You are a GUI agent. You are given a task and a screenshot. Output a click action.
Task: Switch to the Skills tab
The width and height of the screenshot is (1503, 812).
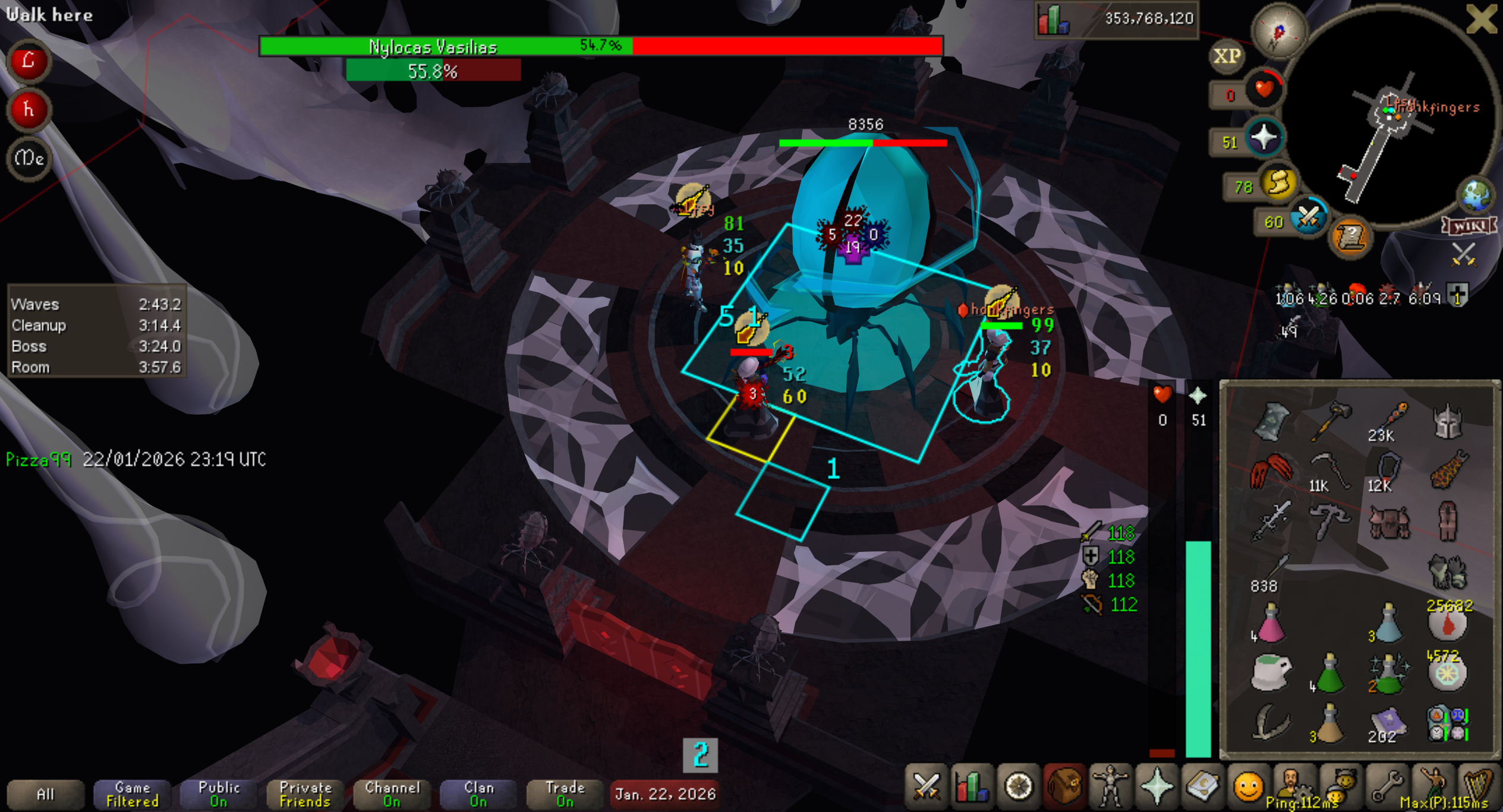click(x=972, y=788)
